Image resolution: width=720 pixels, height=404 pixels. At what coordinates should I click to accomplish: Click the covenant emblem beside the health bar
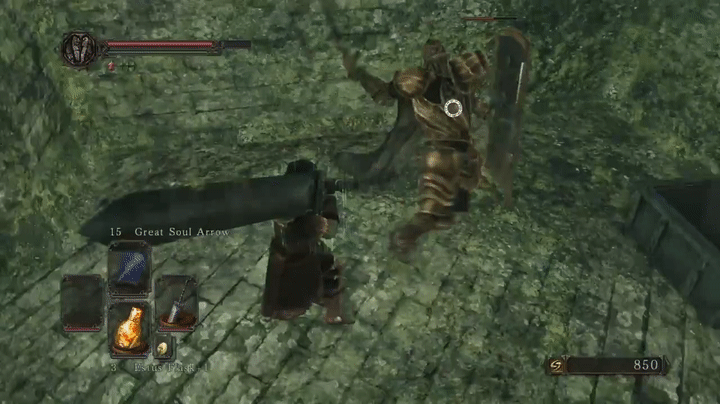pos(78,49)
